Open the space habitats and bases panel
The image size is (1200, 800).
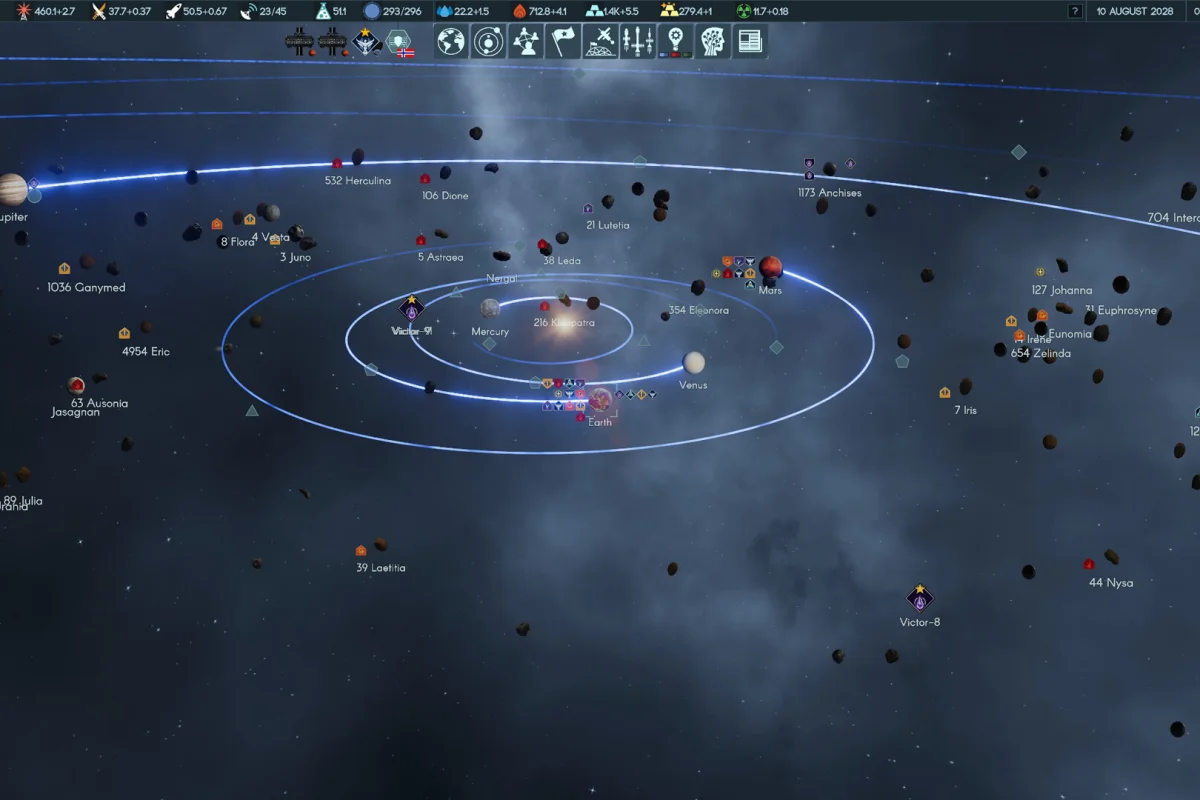click(601, 41)
